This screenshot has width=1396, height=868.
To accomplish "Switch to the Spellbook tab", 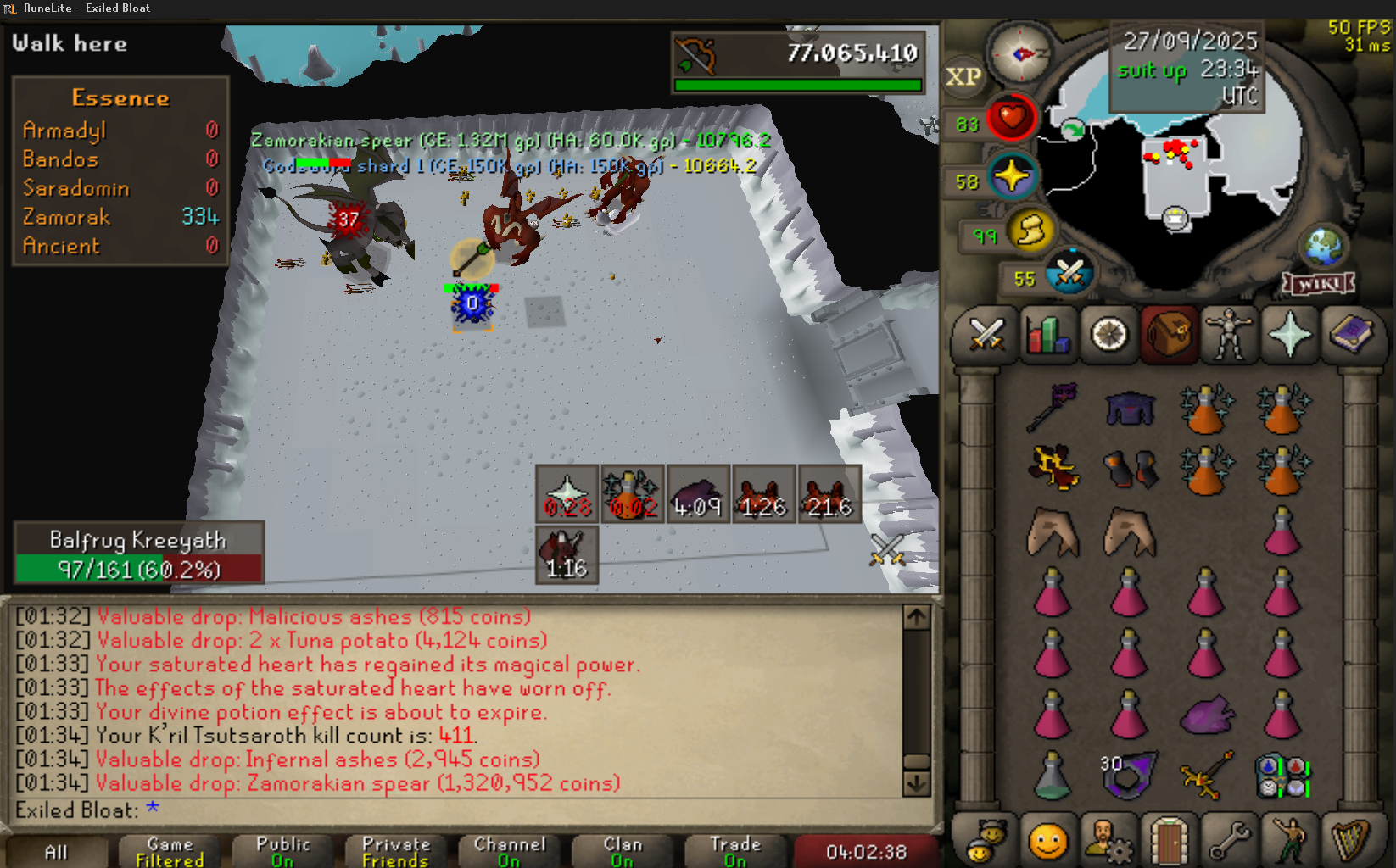I will tap(1350, 335).
